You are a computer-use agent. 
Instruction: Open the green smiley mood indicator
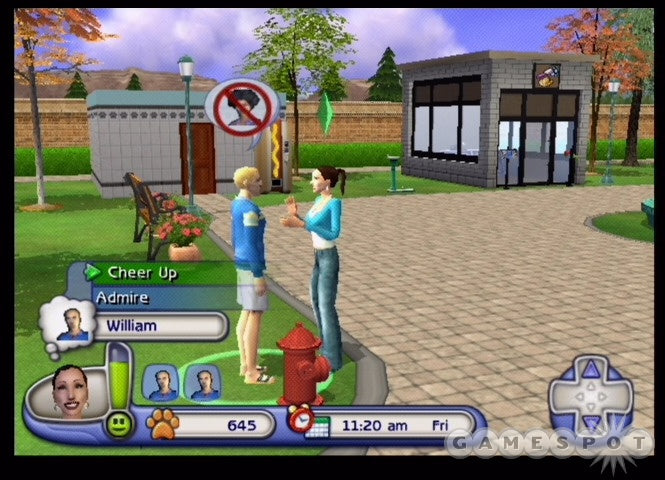118,423
